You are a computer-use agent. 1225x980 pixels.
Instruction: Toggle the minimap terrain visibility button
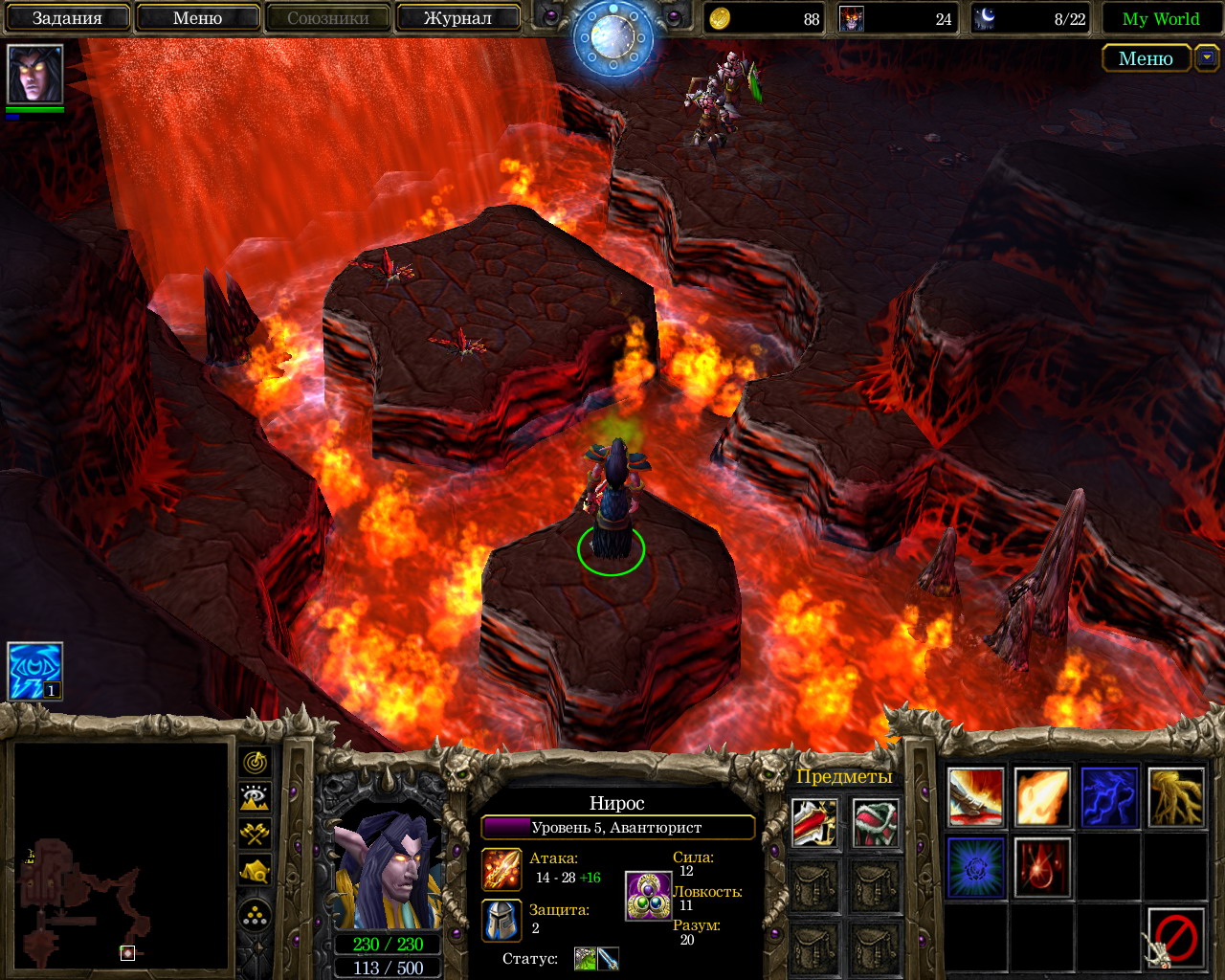click(x=255, y=798)
